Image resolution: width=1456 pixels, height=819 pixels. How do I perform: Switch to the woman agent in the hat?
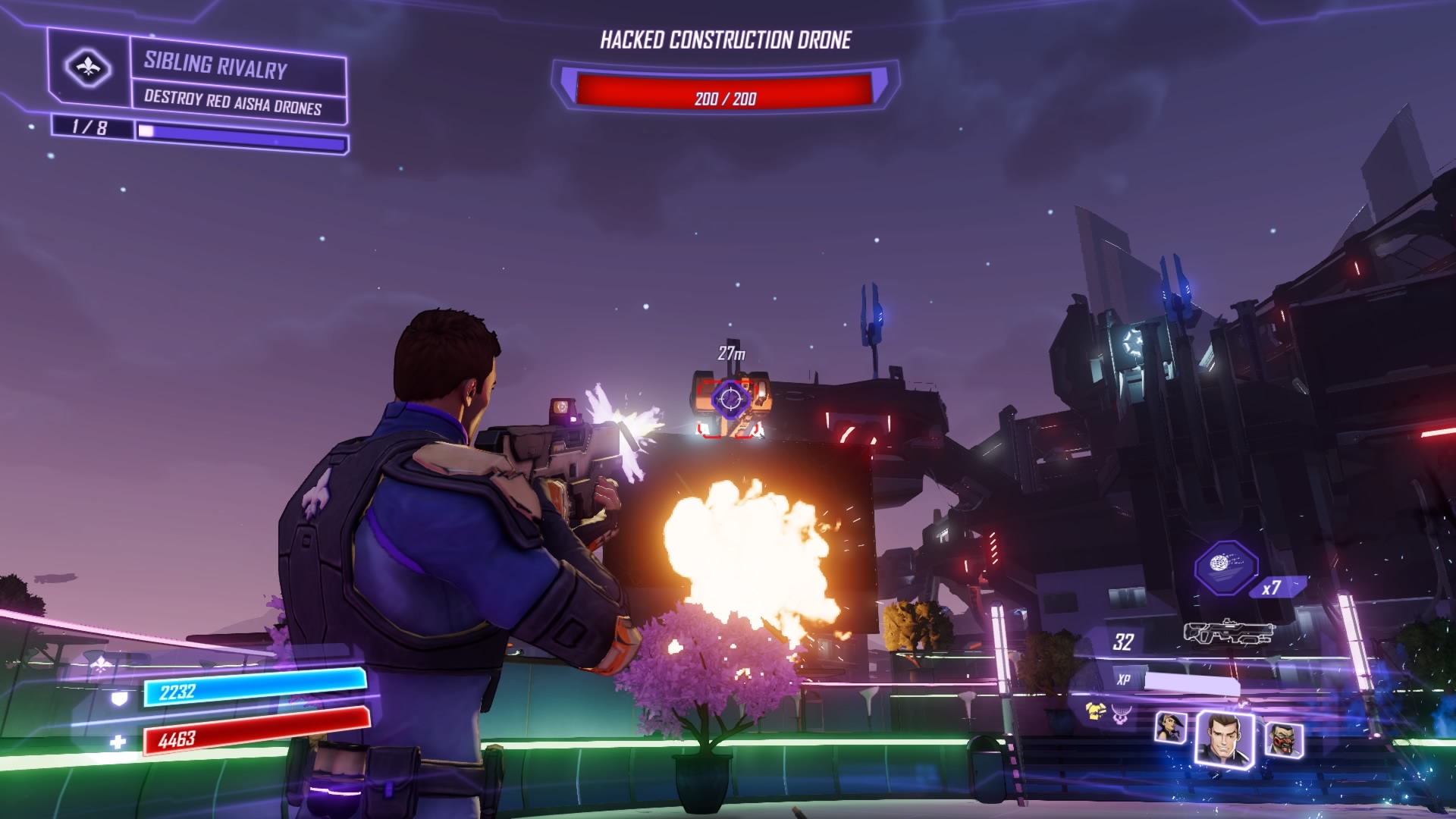click(1170, 728)
